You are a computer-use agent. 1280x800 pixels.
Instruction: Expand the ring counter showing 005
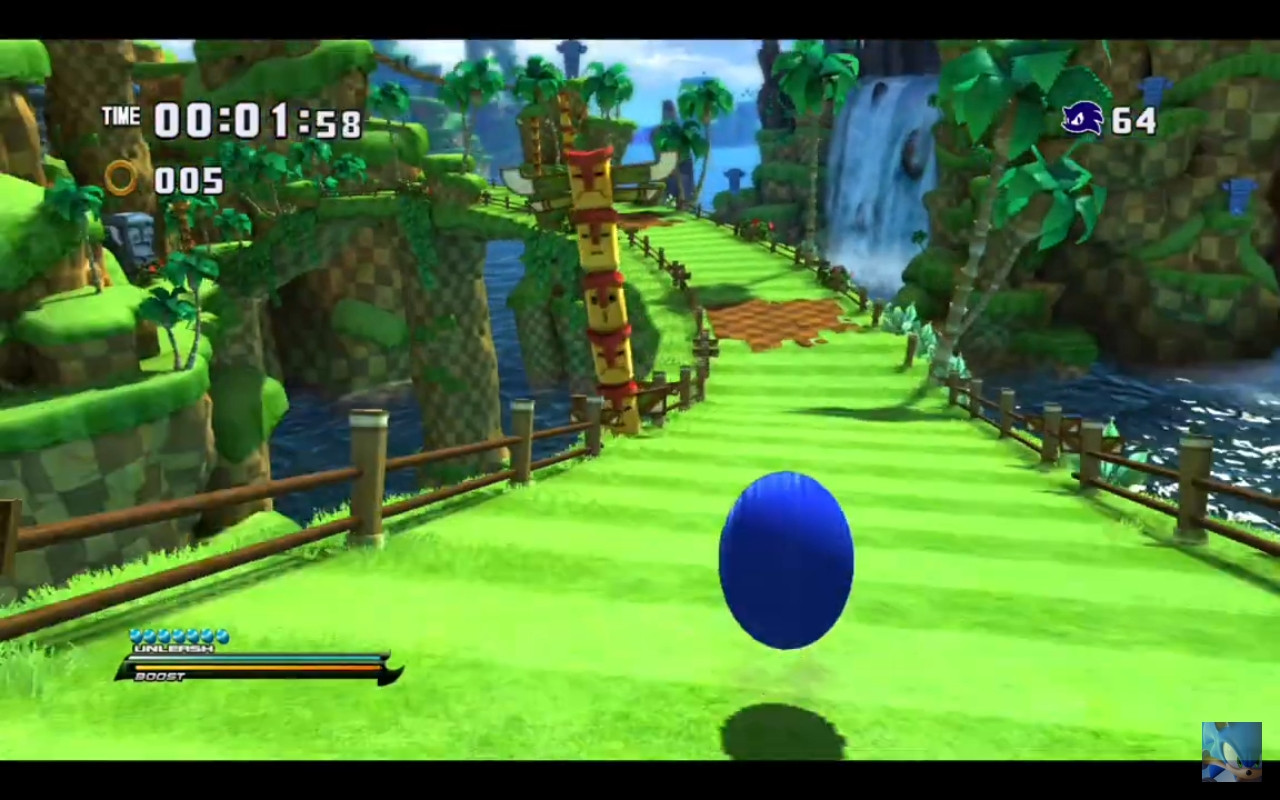coord(187,181)
